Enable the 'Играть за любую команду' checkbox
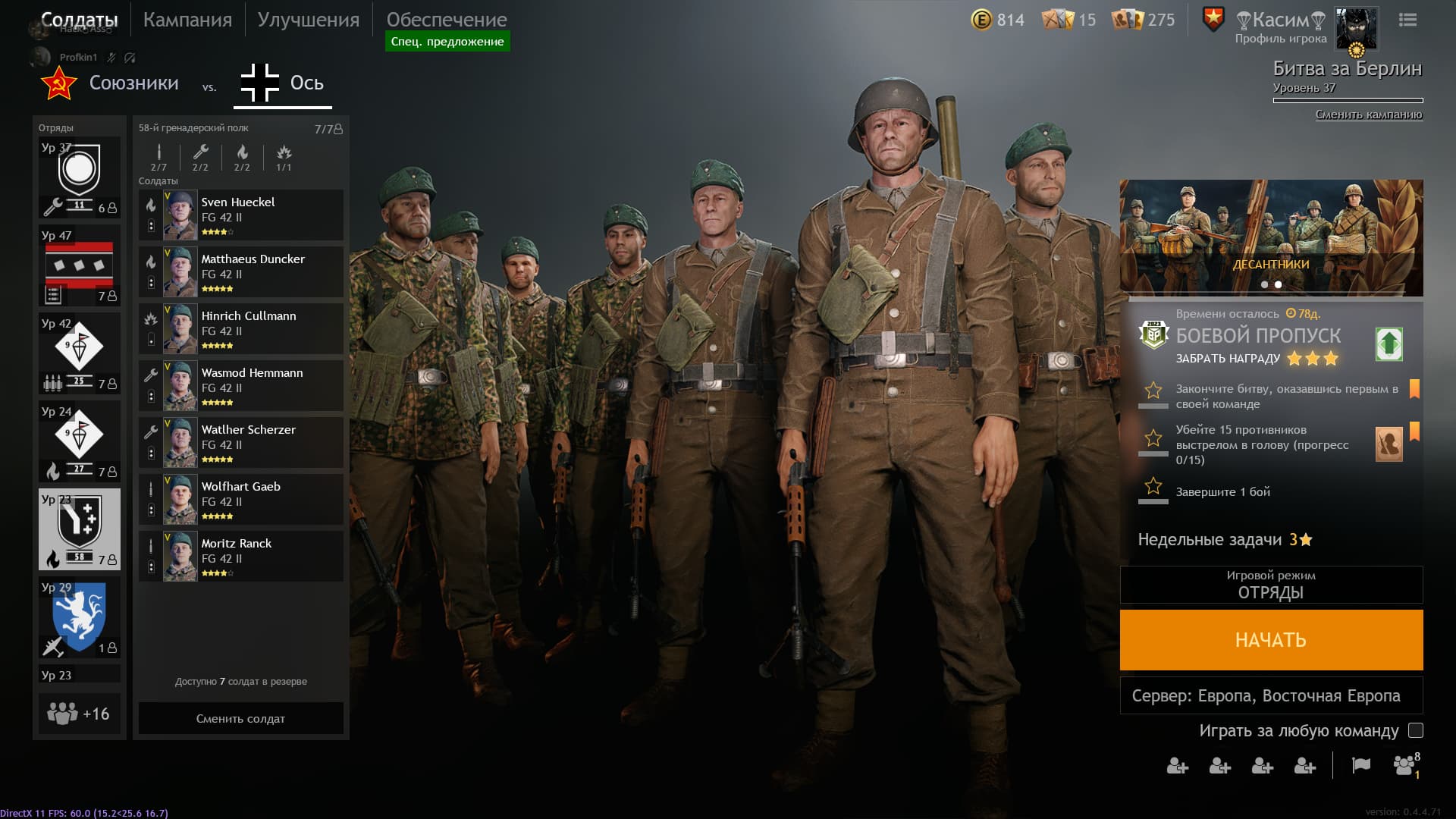This screenshot has height=819, width=1456. tap(1415, 732)
